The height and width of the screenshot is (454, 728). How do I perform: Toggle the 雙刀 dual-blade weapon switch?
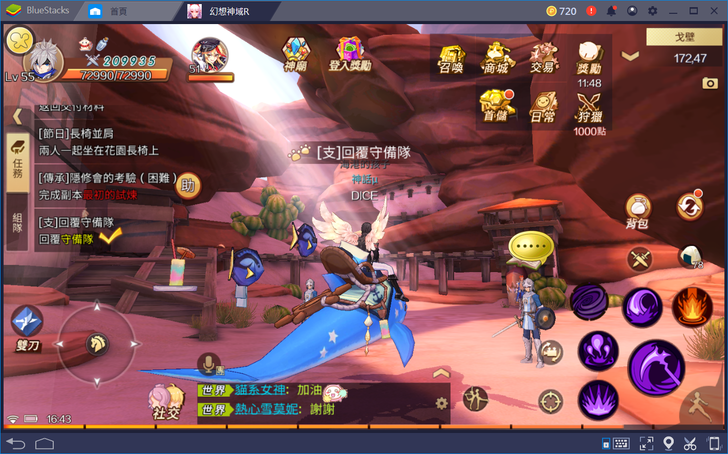26,323
